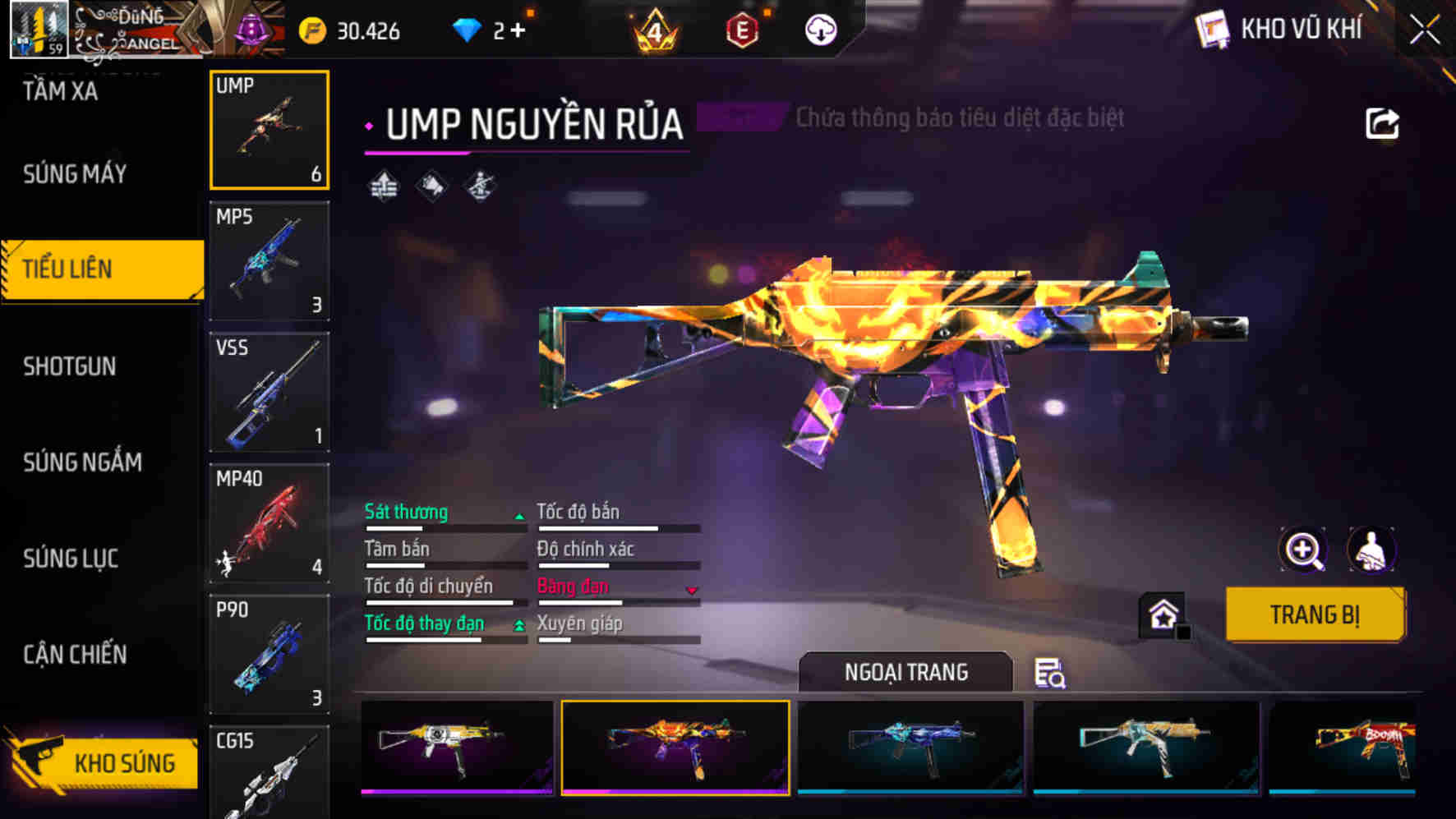Select the blue UMP skin thumbnail
The image size is (1456, 819).
[x=910, y=748]
